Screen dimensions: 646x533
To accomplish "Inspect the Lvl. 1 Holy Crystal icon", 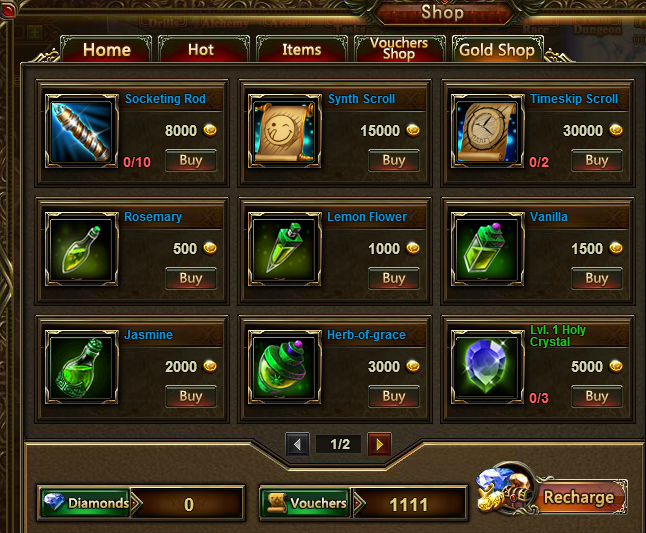I will point(487,369).
